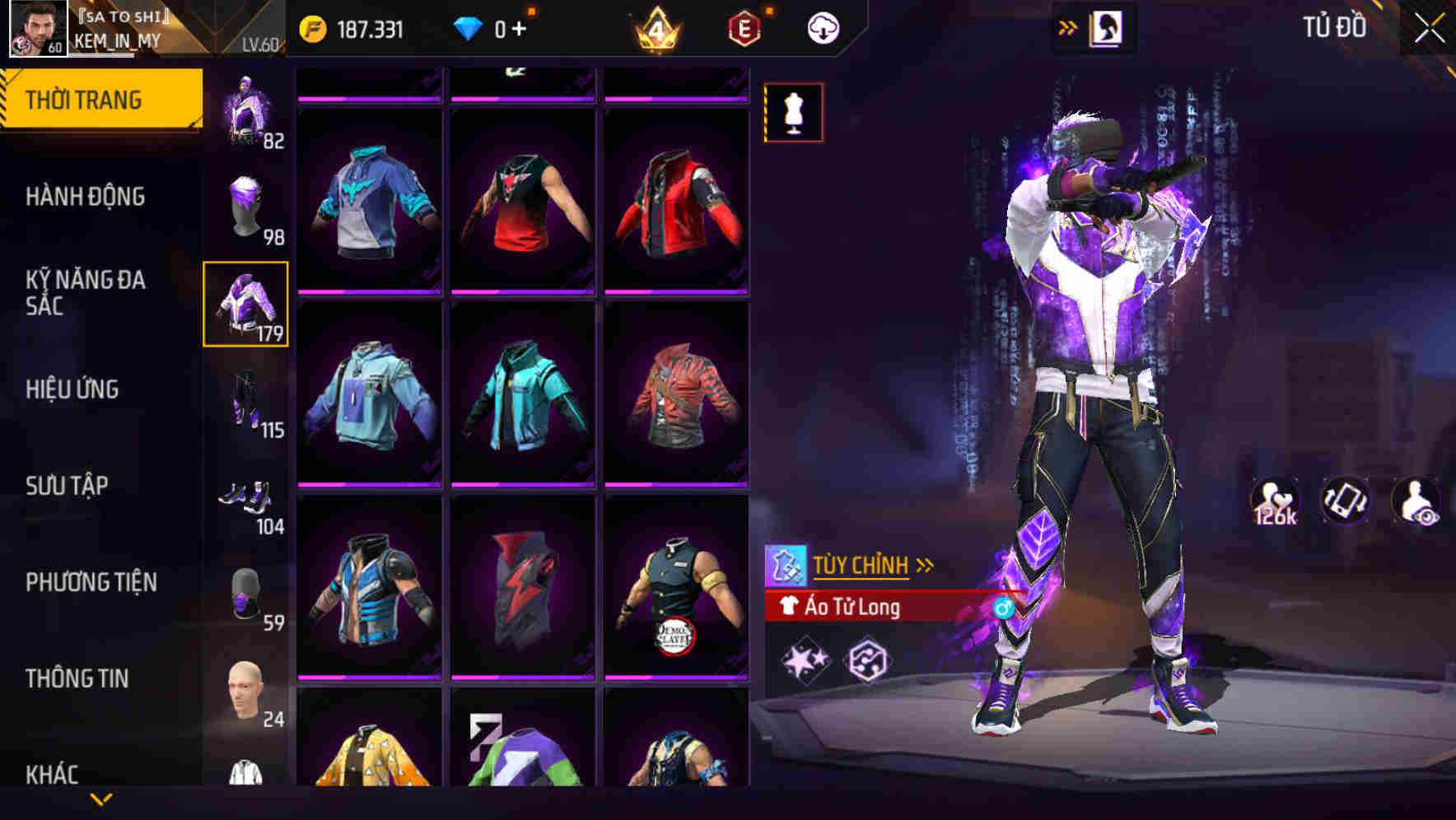Expand TÙY CHỈNH with the double chevron
This screenshot has width=1456, height=820.
pyautogui.click(x=926, y=563)
